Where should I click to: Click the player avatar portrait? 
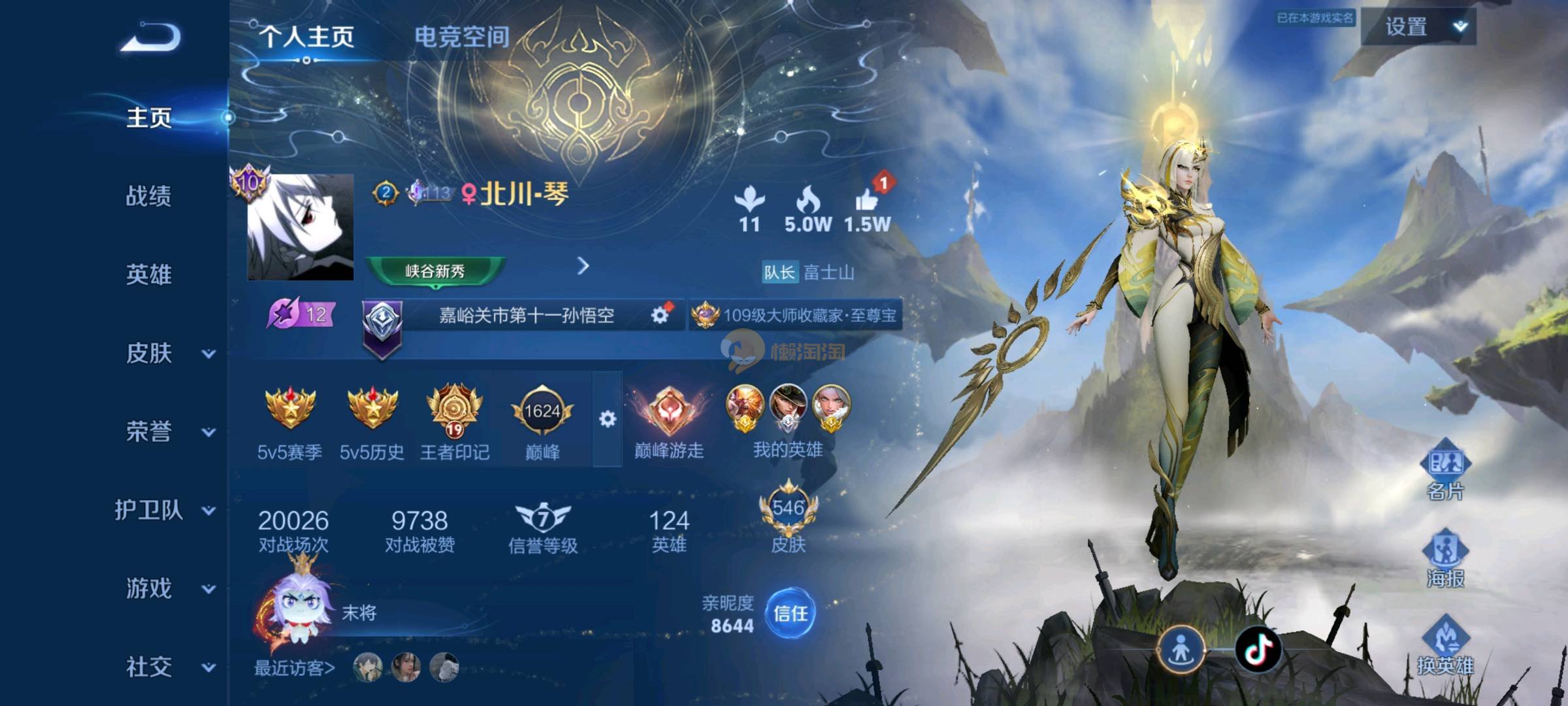(301, 227)
